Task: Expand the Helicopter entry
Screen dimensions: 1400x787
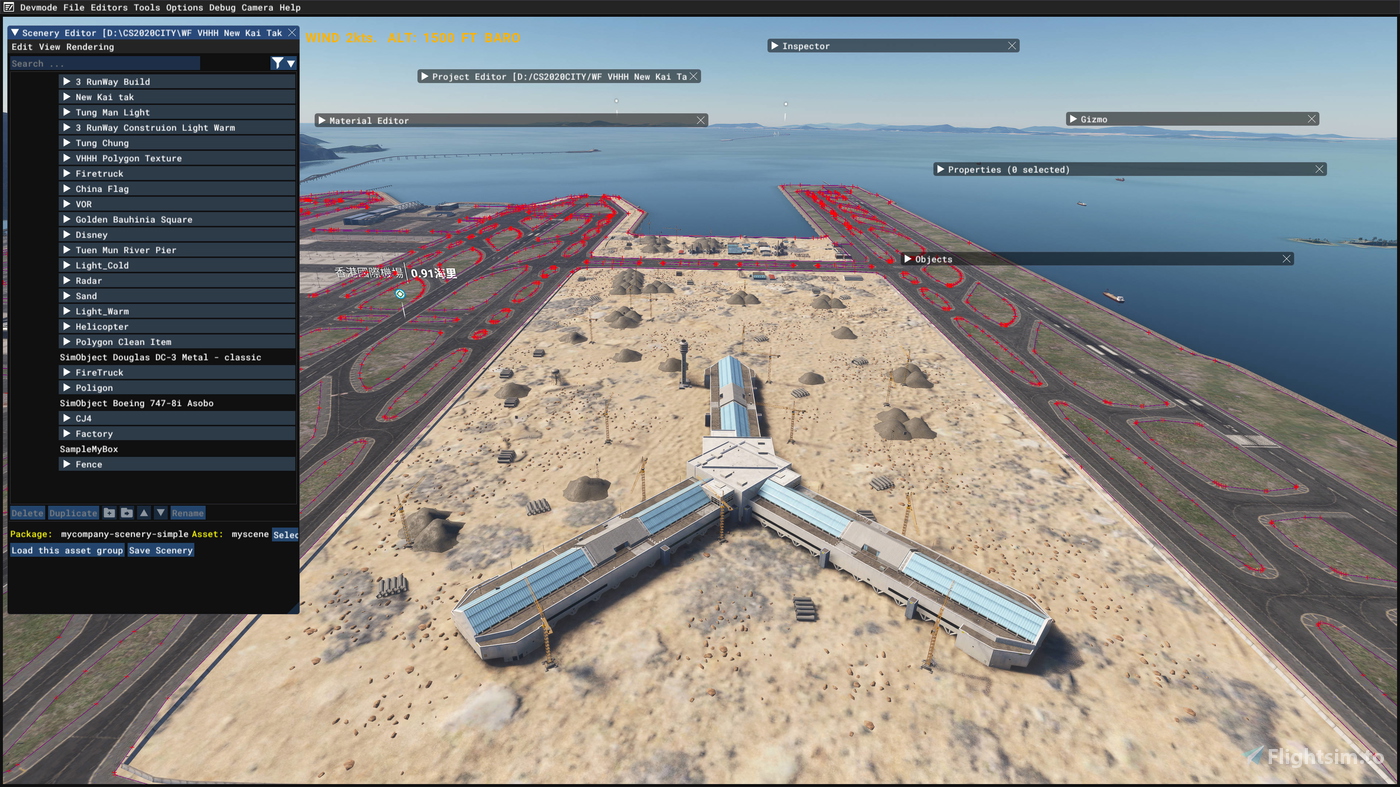Action: click(x=66, y=325)
